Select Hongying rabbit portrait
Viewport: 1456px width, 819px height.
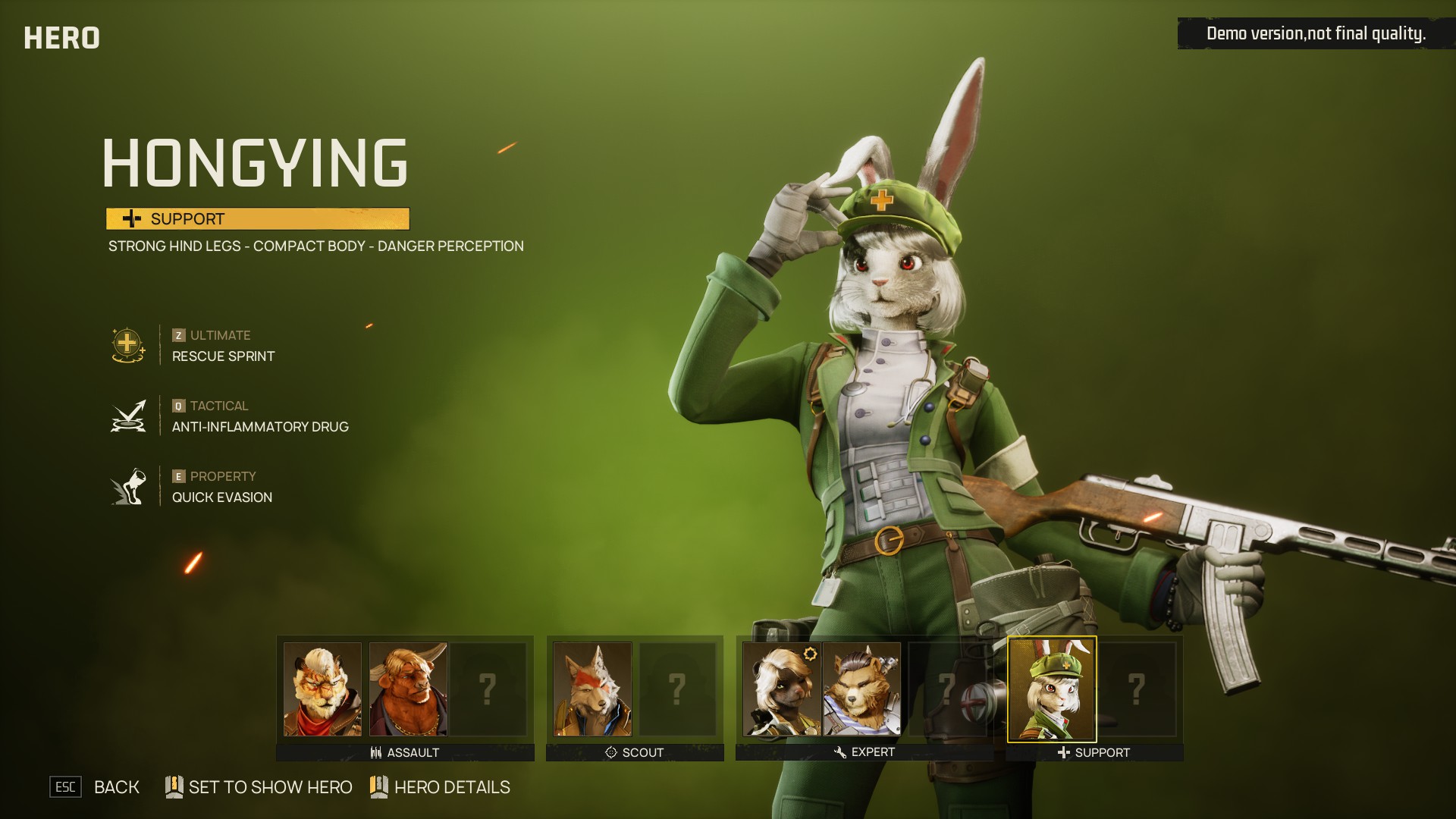point(1051,689)
